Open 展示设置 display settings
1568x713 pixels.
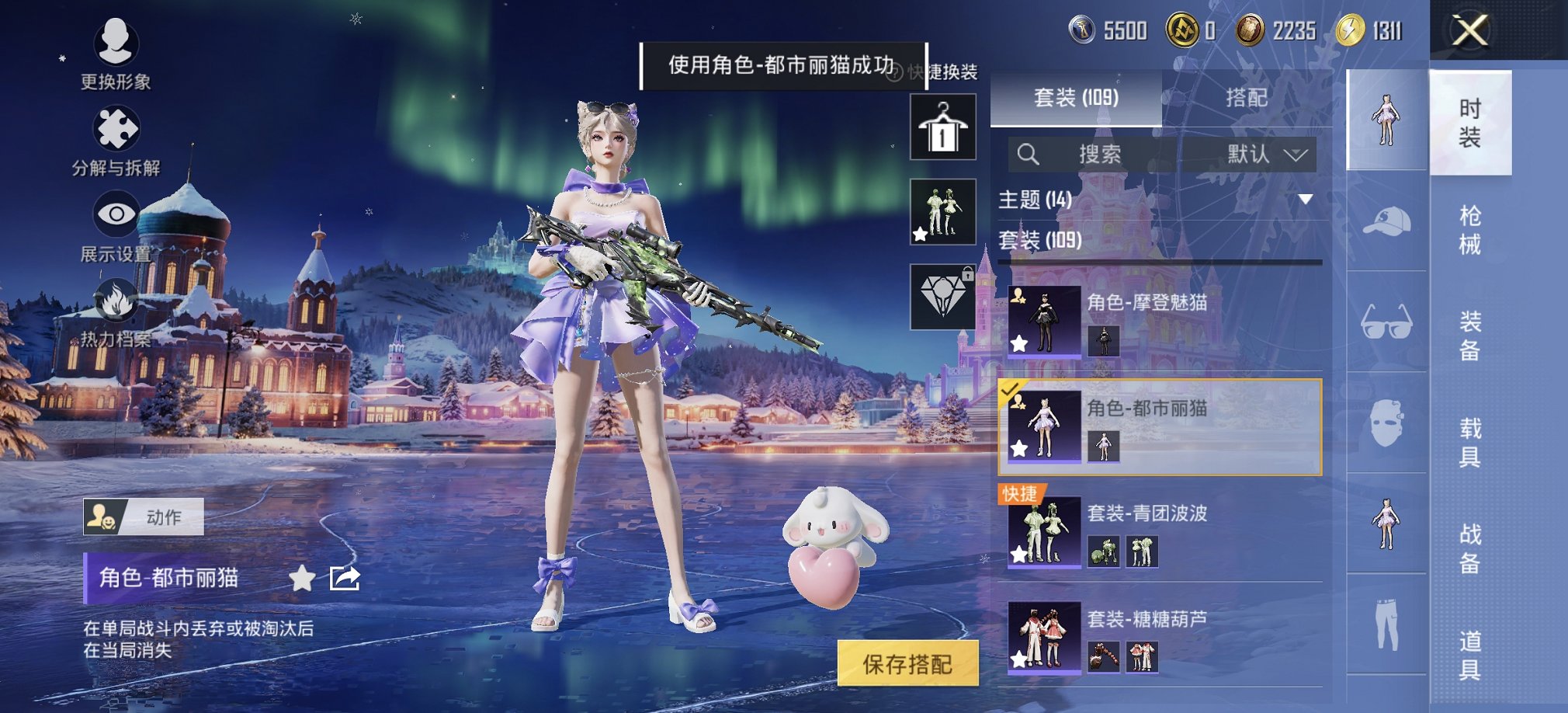point(116,226)
